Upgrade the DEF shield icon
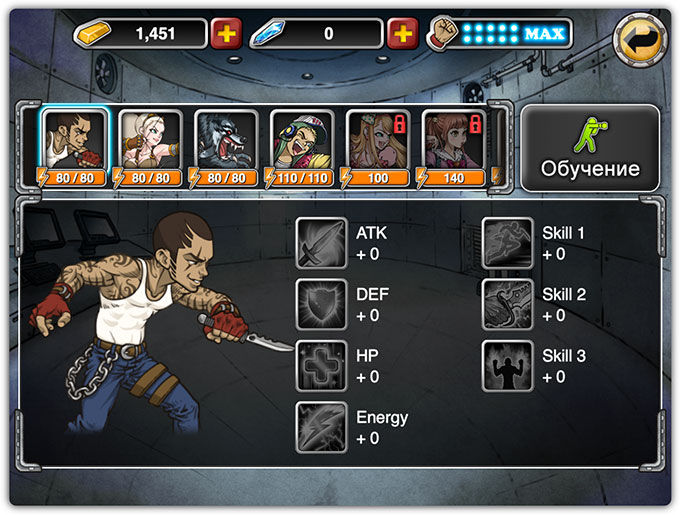The image size is (680, 515). [x=321, y=305]
